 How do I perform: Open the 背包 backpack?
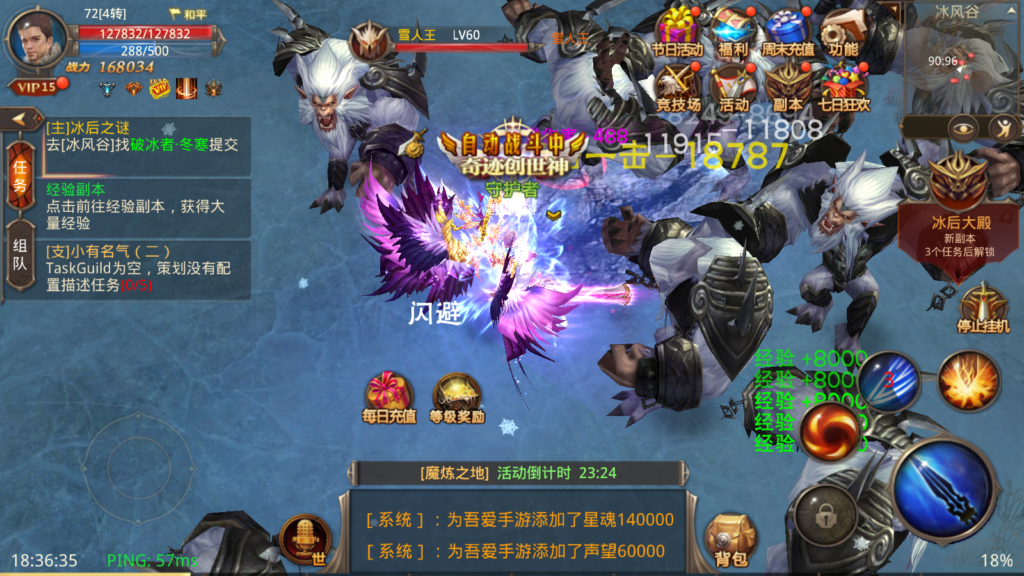click(727, 541)
